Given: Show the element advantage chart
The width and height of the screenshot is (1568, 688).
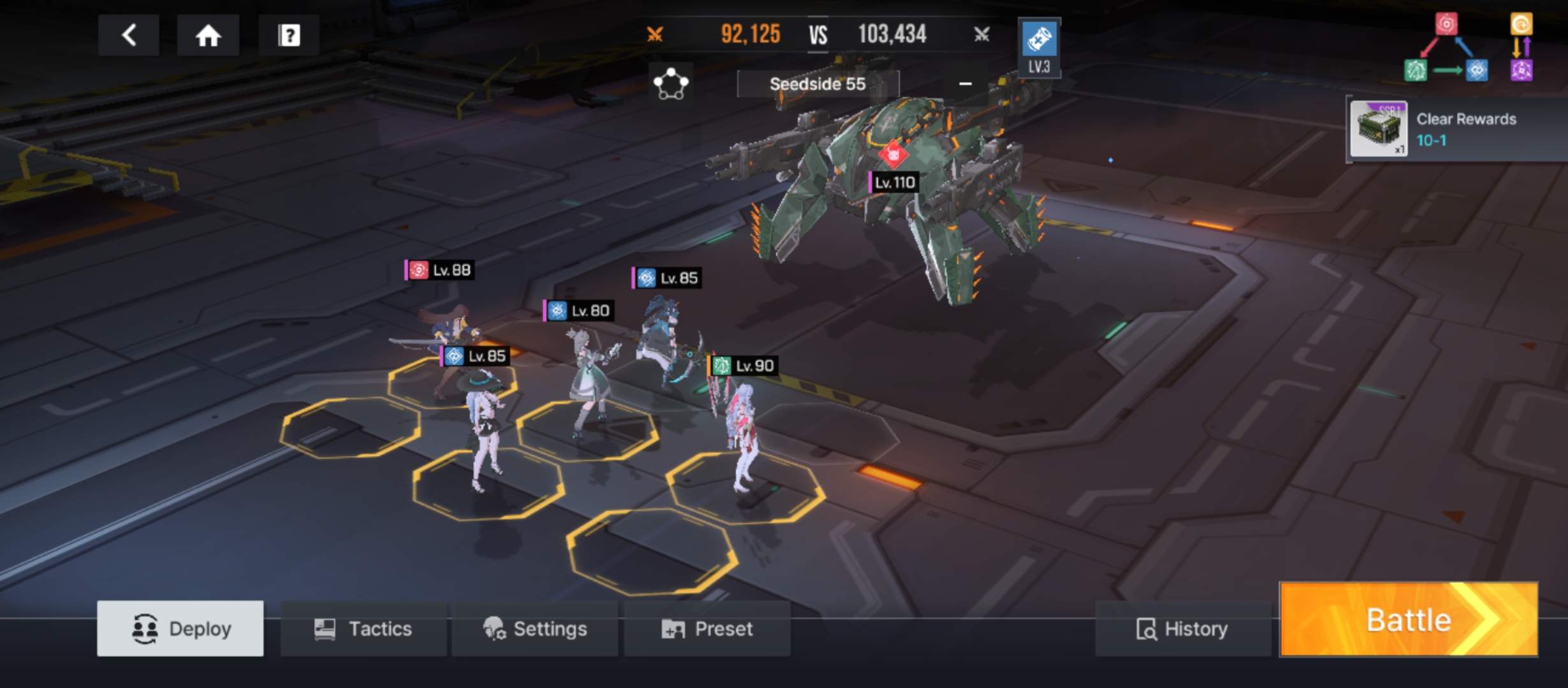Looking at the screenshot, I should tap(1467, 48).
